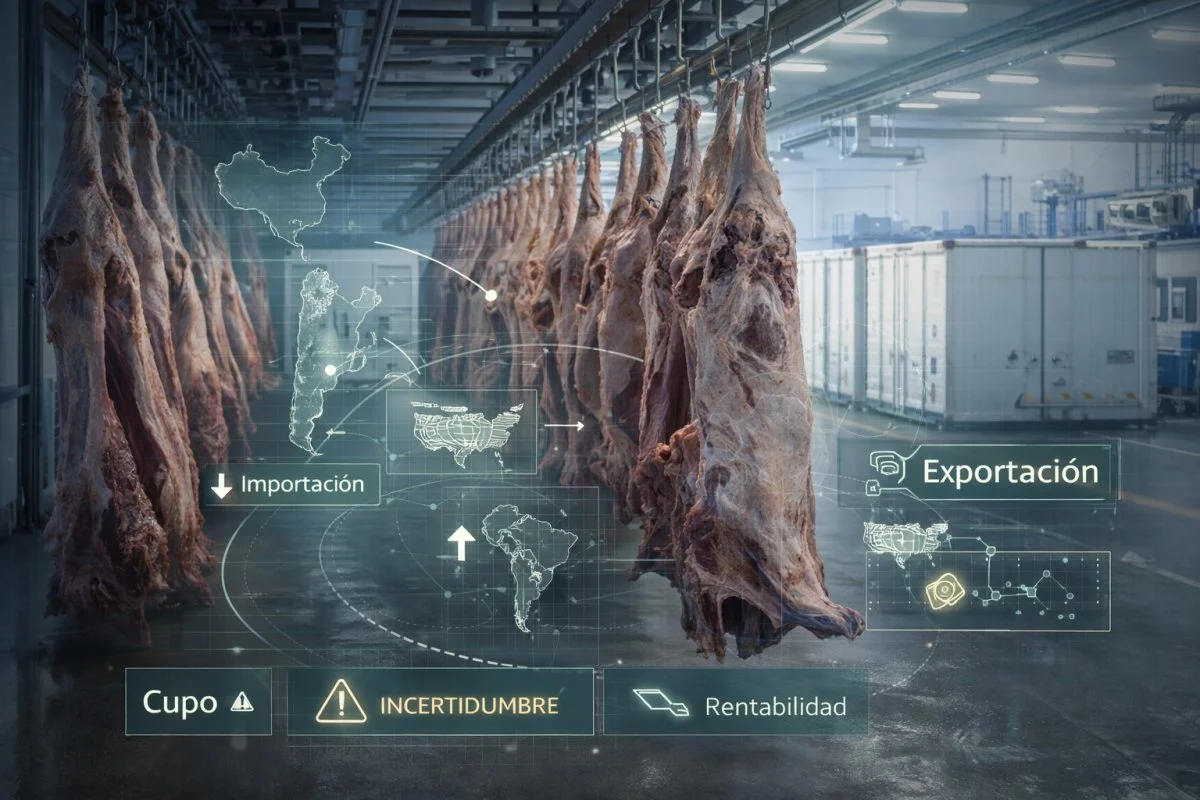
Task: Select the Importación label
Action: pyautogui.click(x=290, y=485)
